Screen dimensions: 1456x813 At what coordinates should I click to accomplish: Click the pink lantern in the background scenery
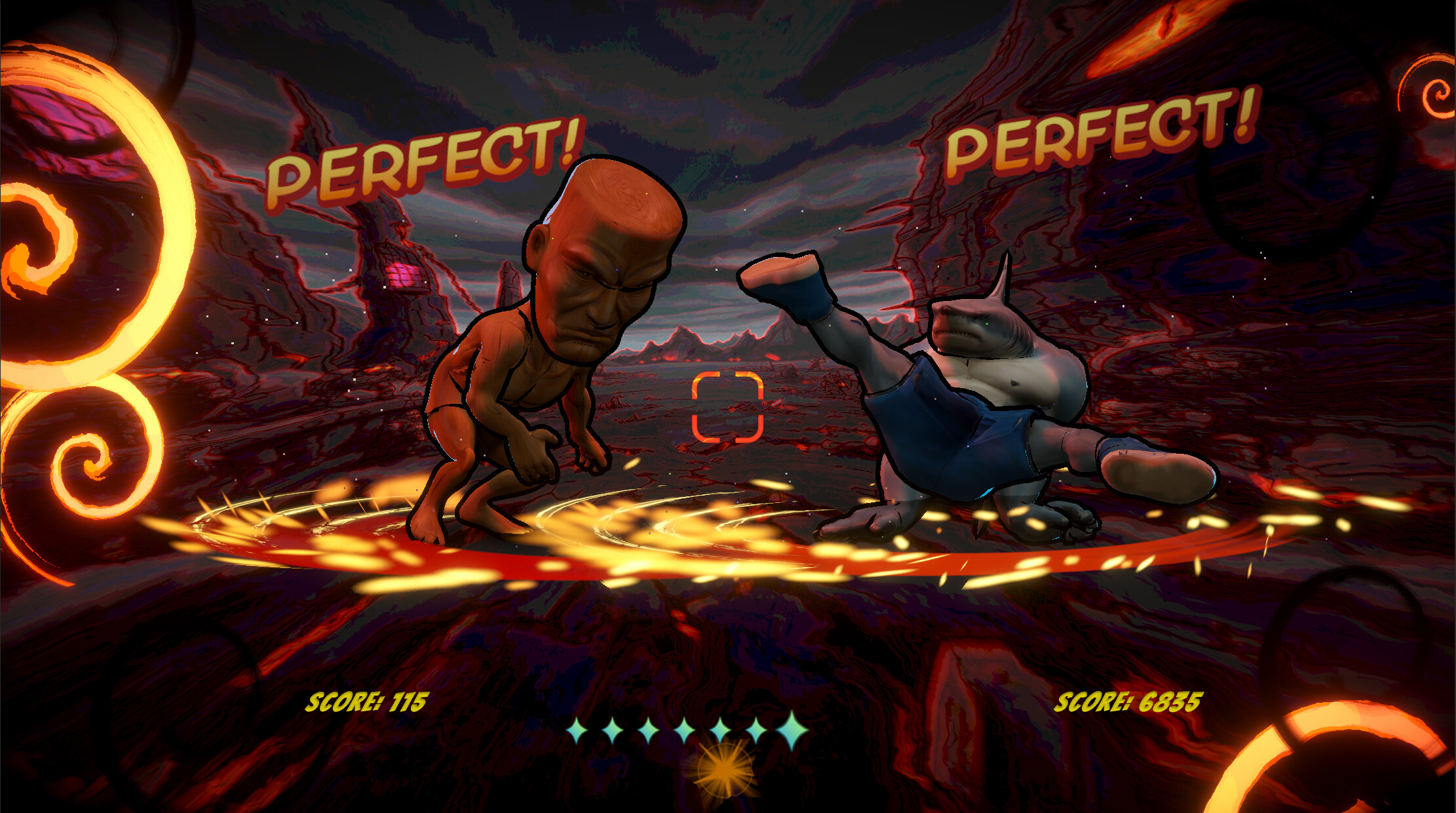coord(404,269)
